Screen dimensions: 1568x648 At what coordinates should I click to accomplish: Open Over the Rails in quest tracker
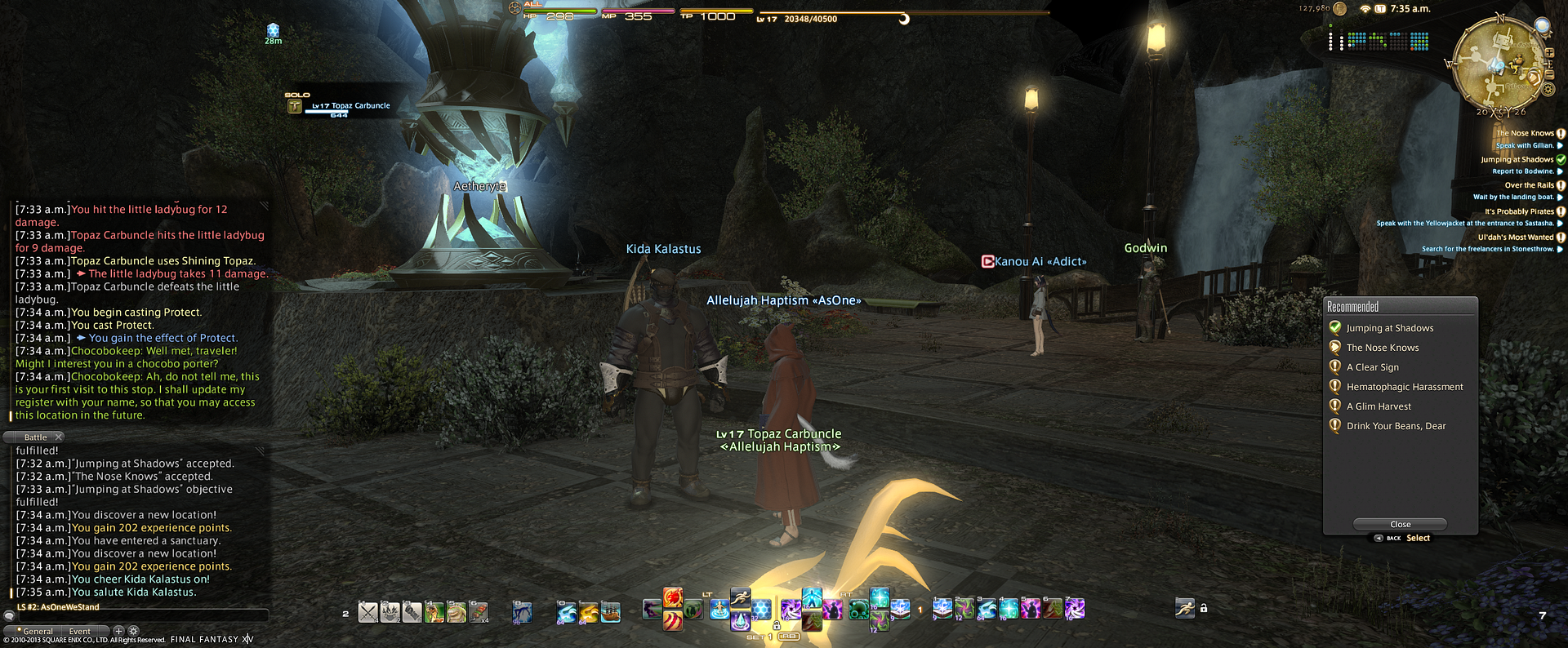(1529, 185)
